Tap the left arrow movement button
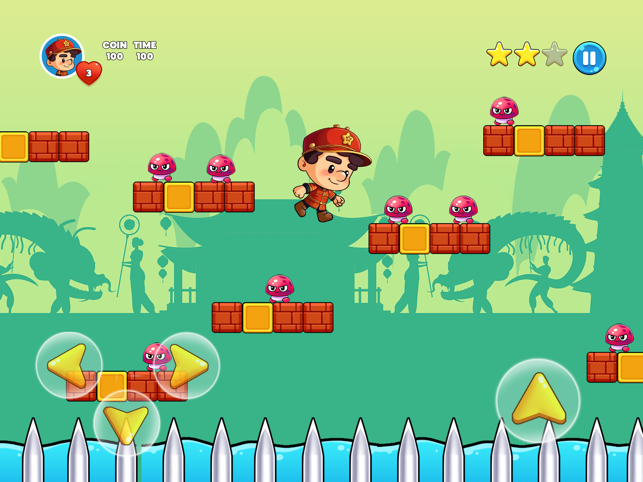The height and width of the screenshot is (482, 643). pyautogui.click(x=69, y=365)
